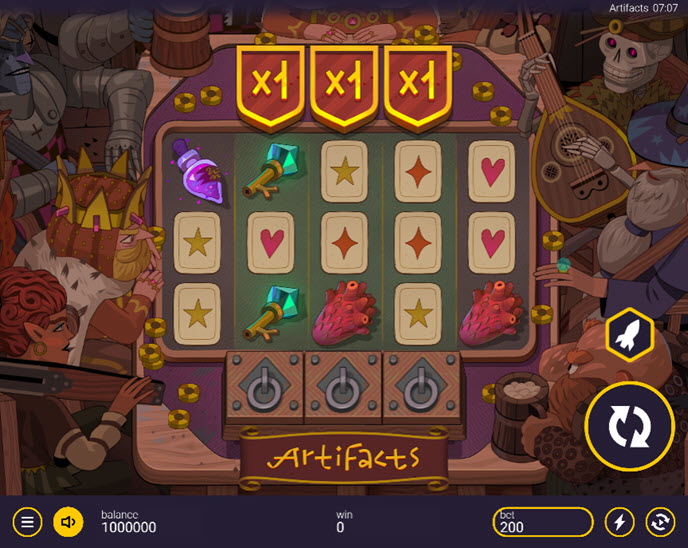688x548 pixels.
Task: Open the bet amount selector showing 200
Action: click(x=543, y=521)
